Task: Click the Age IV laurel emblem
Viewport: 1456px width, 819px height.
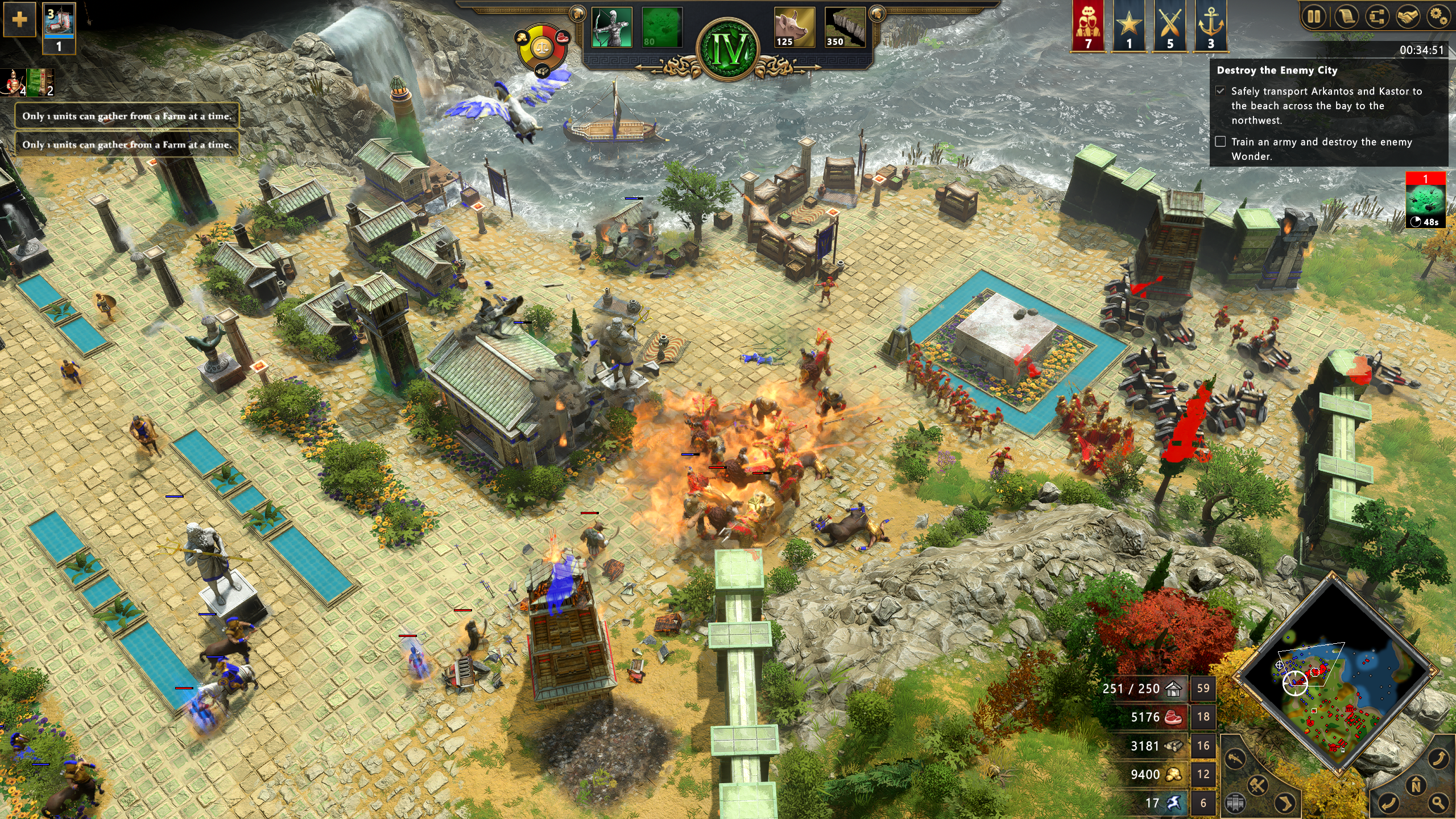Action: point(730,50)
